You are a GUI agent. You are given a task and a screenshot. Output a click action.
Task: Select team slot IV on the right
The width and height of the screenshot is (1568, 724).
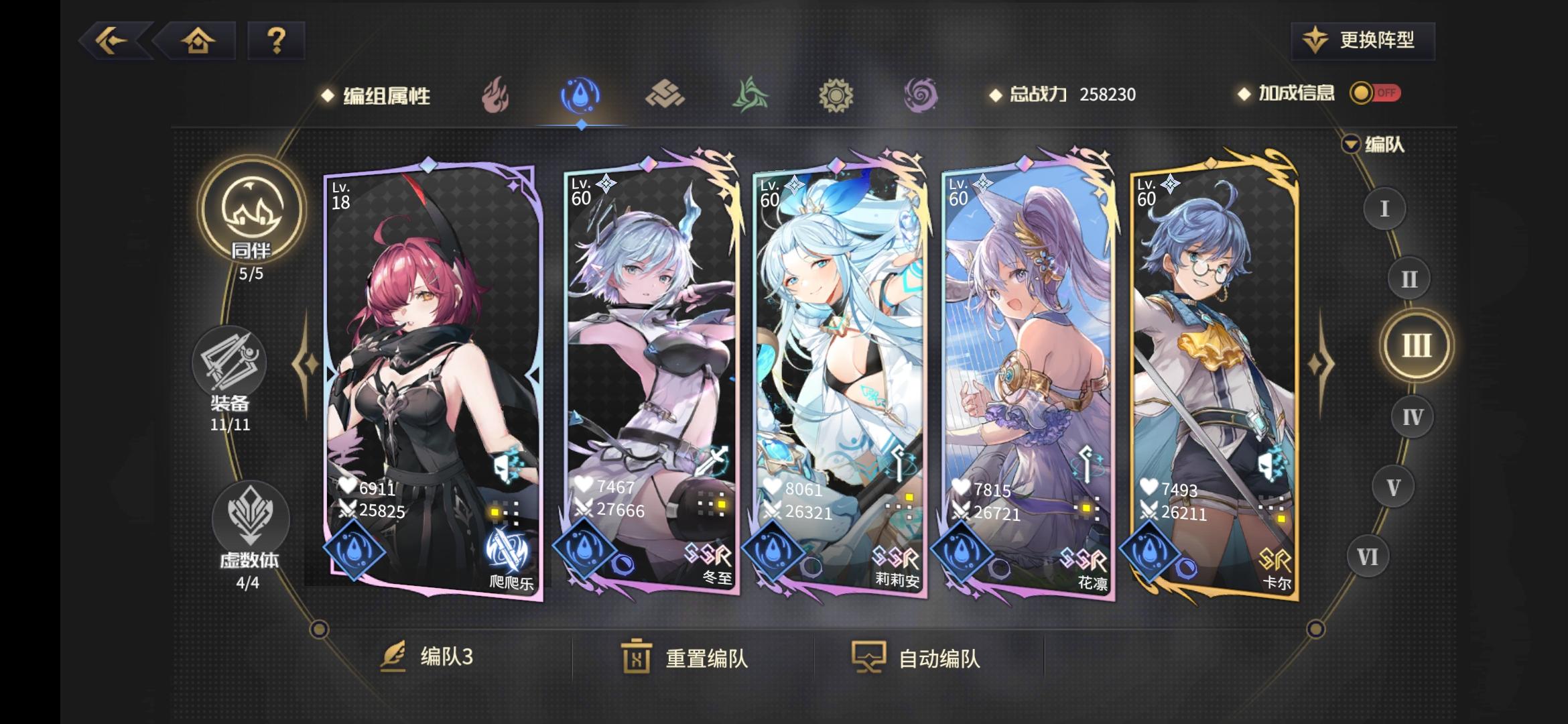pyautogui.click(x=1413, y=416)
